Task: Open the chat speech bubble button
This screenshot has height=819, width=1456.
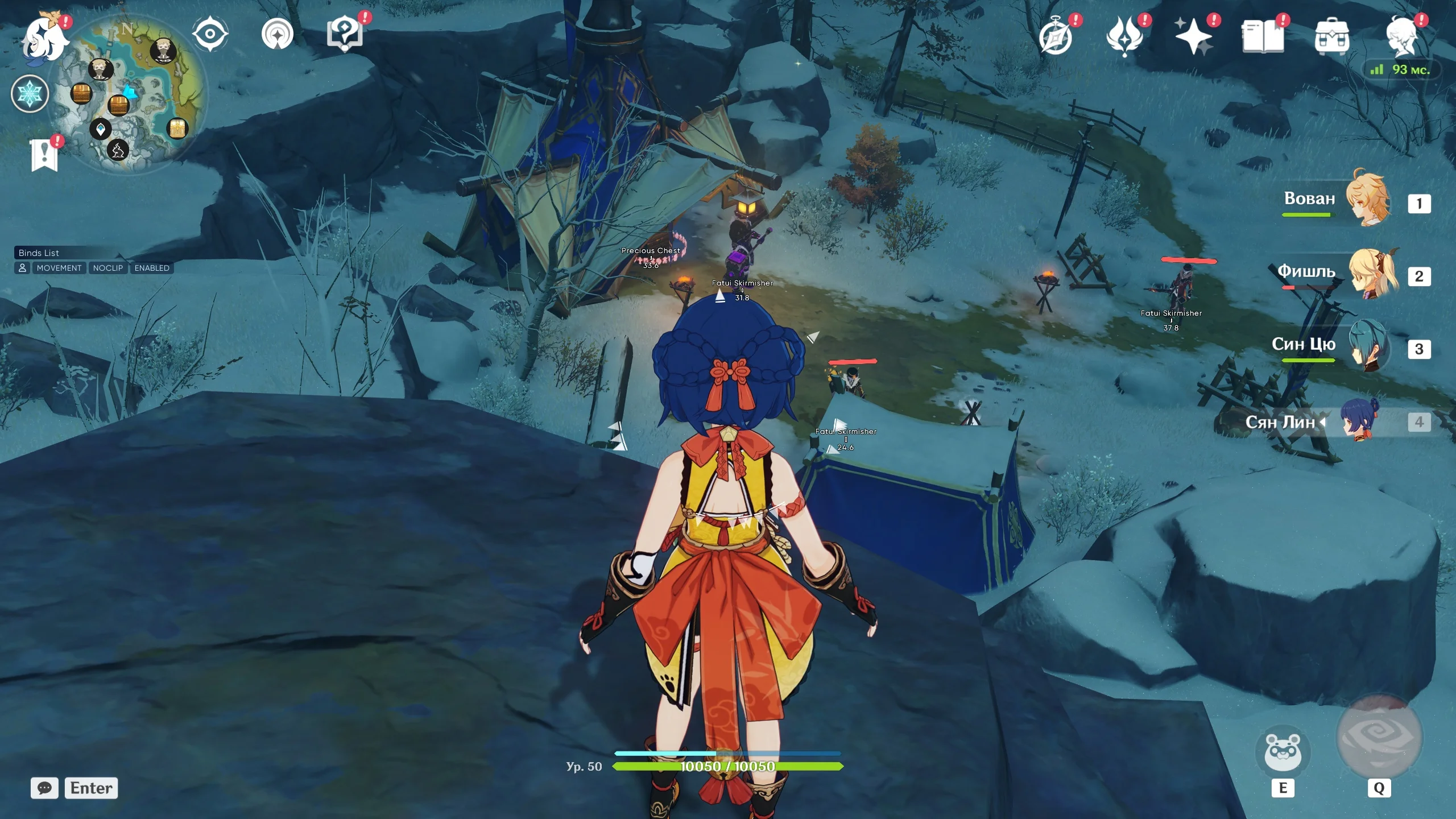Action: pos(44,788)
